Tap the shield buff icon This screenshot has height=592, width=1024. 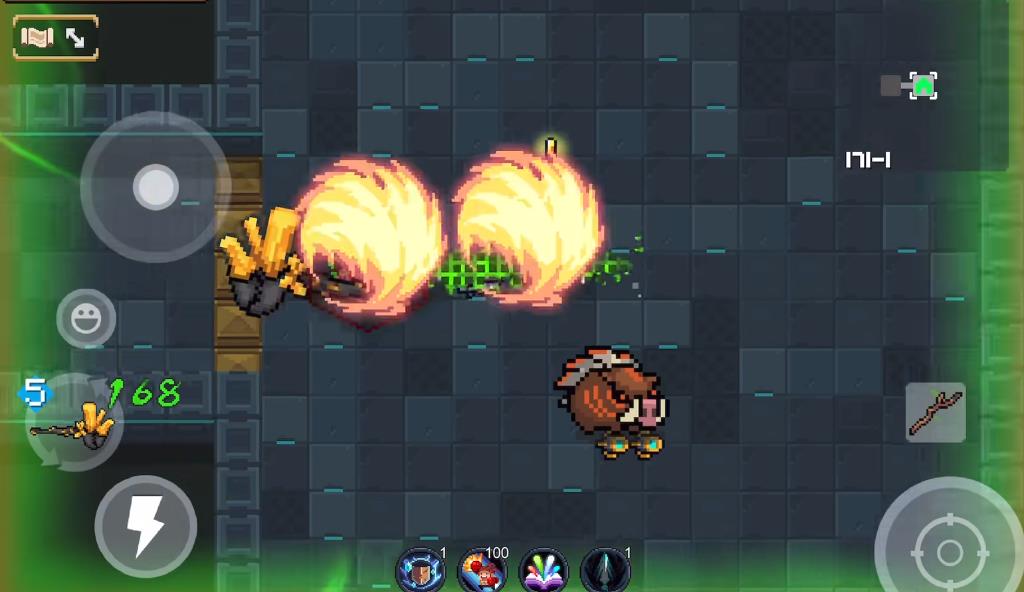[x=420, y=570]
